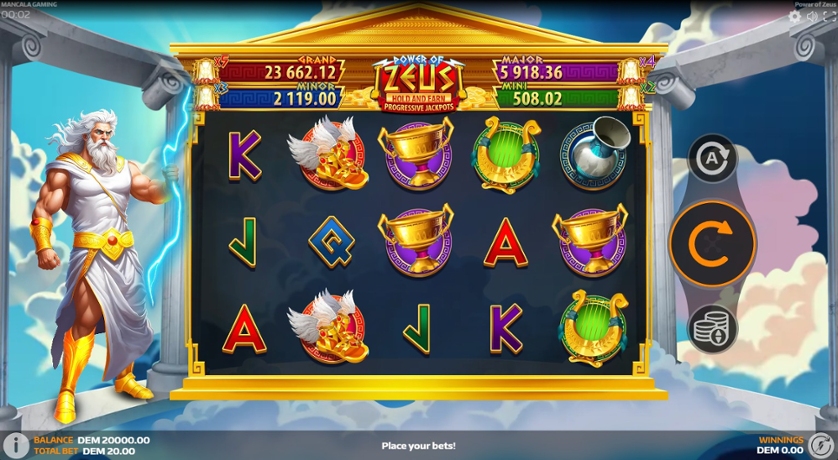Toggle sound with the speaker icon

pos(811,17)
